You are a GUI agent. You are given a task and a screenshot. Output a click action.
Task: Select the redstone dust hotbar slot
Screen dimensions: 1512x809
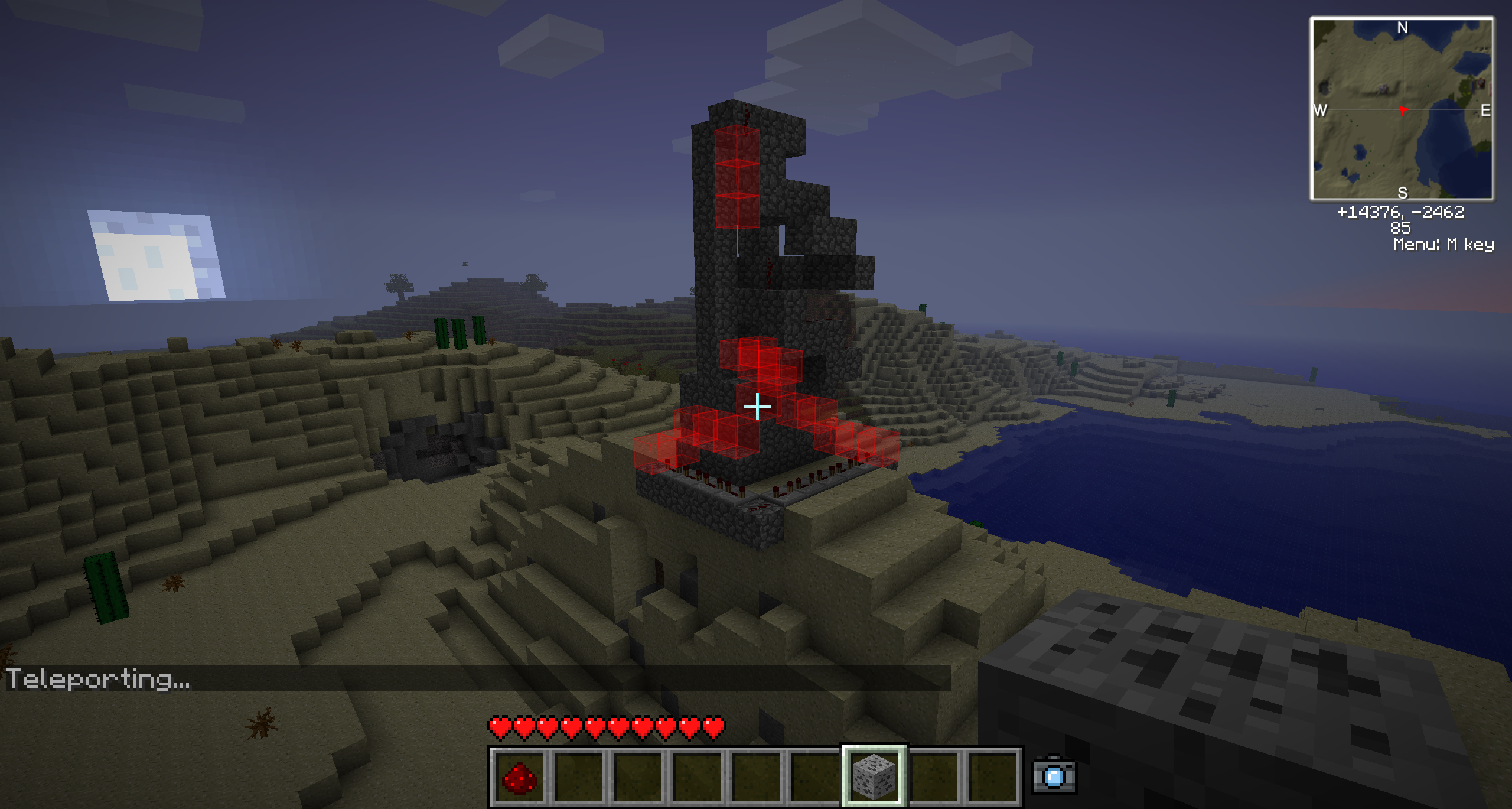519,776
